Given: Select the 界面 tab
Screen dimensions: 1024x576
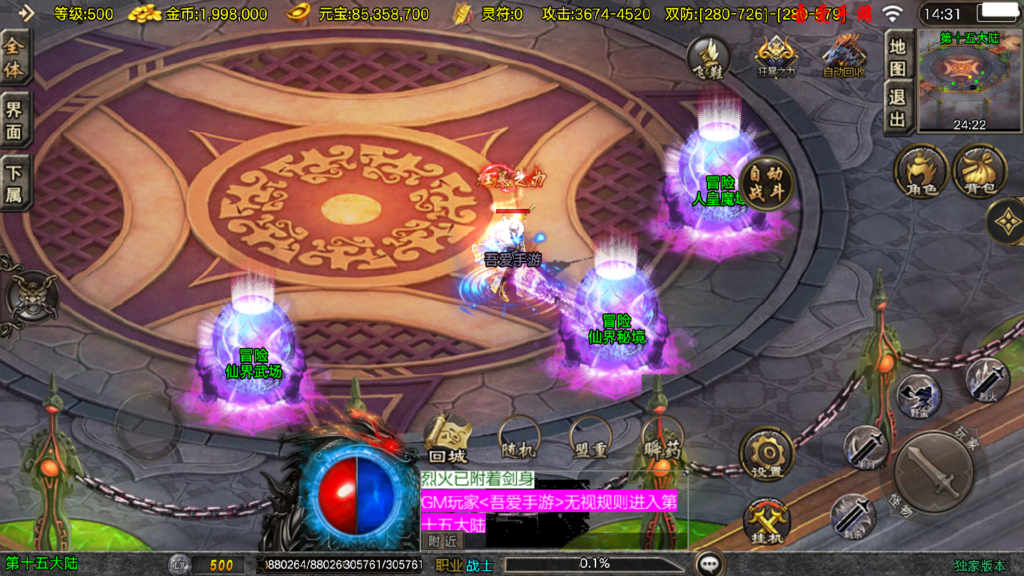Looking at the screenshot, I should 15,119.
